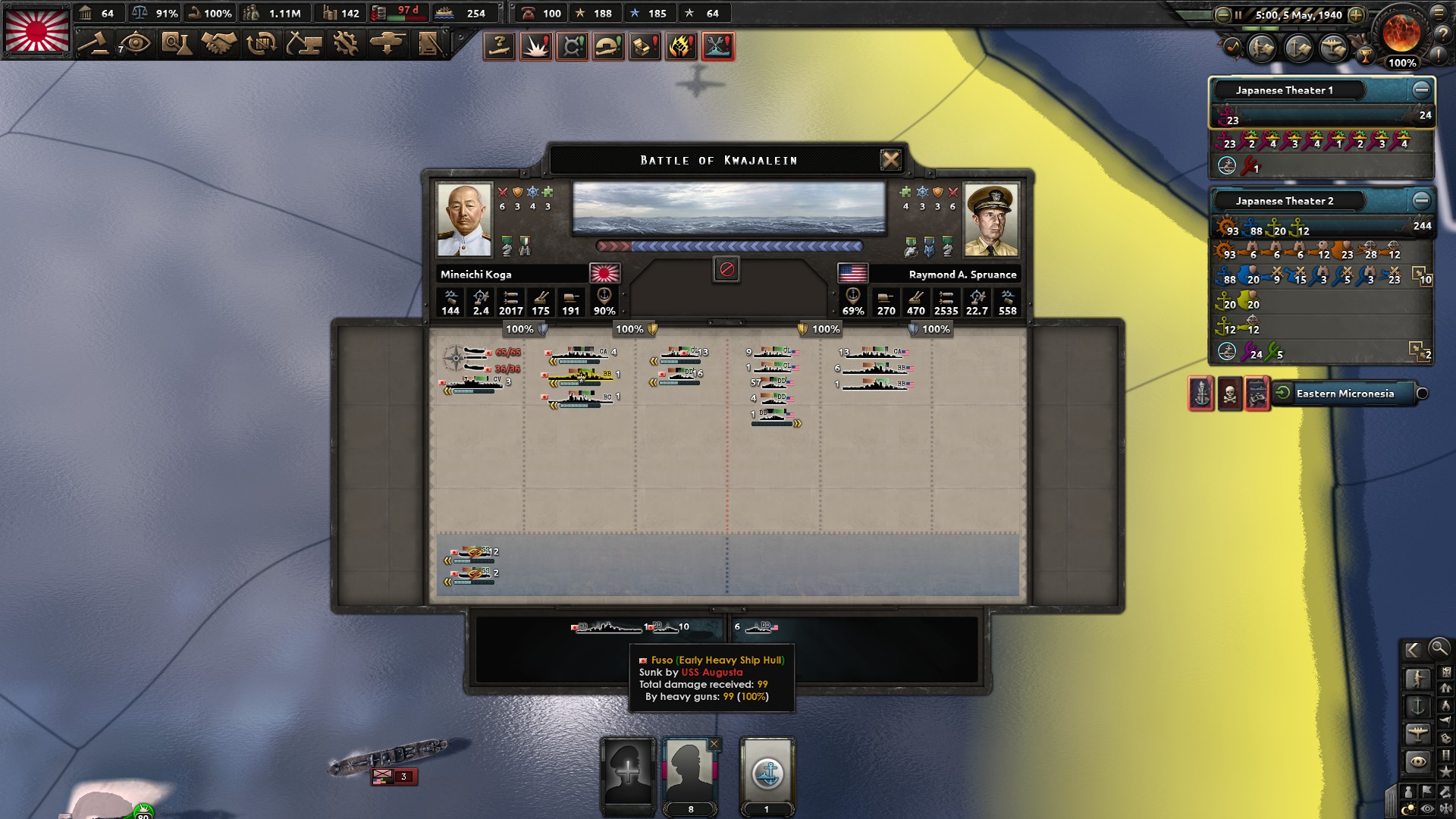Click the red disengage button in battle panel

tap(726, 269)
